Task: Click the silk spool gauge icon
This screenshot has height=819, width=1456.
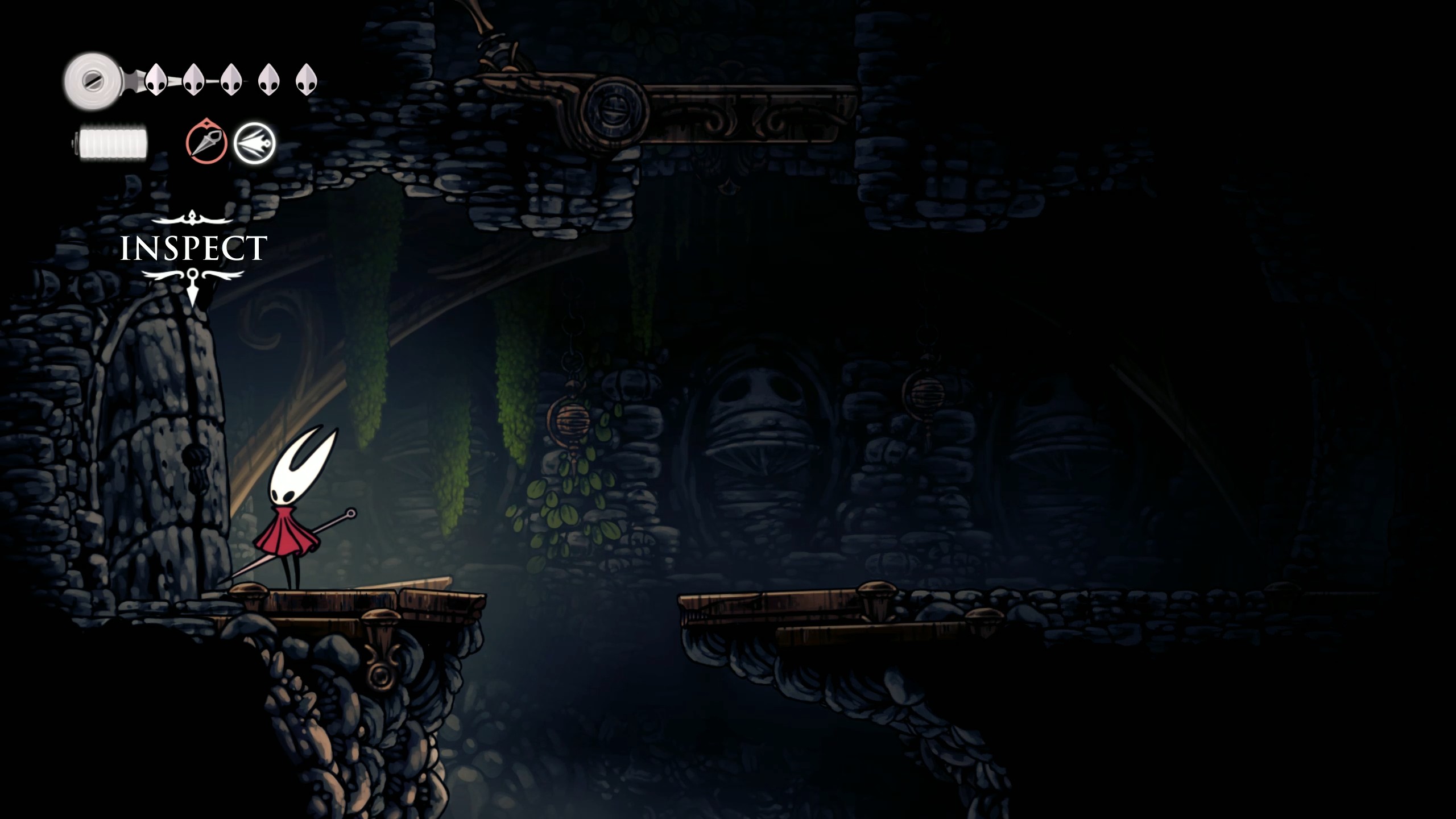Action: (x=94, y=77)
